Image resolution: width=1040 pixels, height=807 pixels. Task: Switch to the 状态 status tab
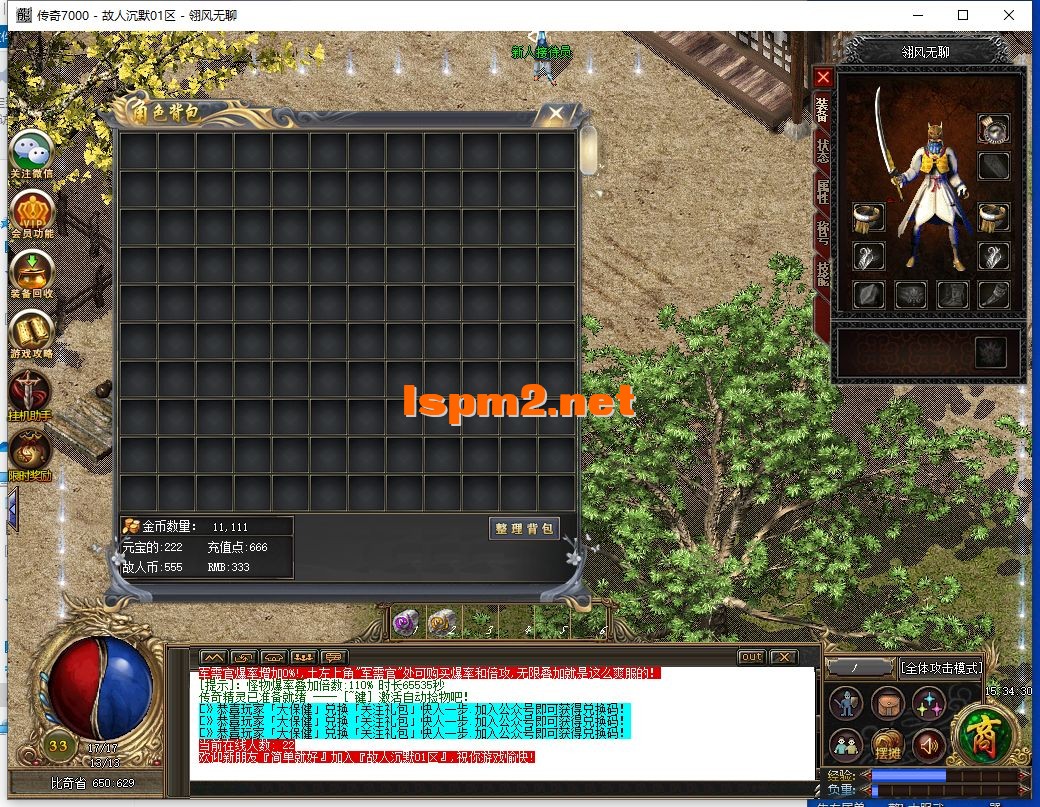pyautogui.click(x=823, y=151)
